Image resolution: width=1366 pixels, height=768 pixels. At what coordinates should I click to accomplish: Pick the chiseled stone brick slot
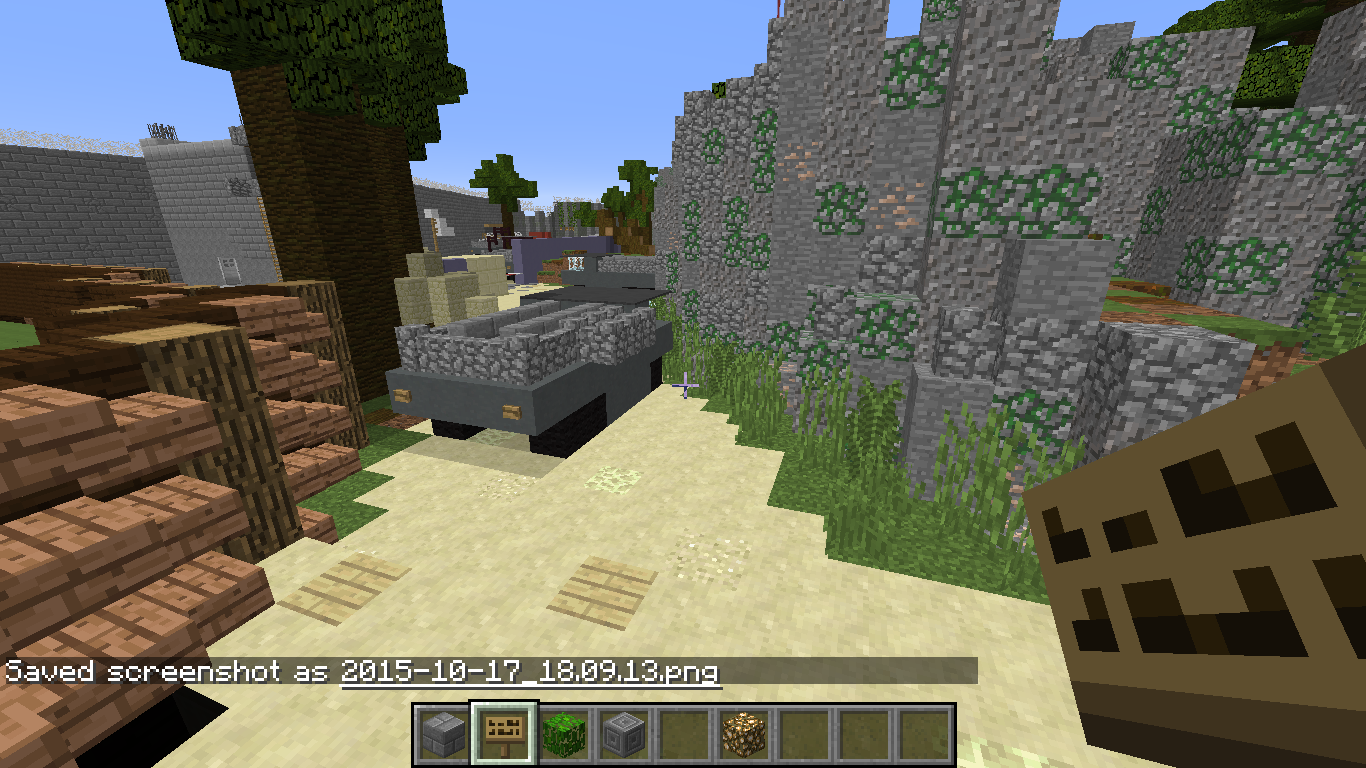(624, 735)
